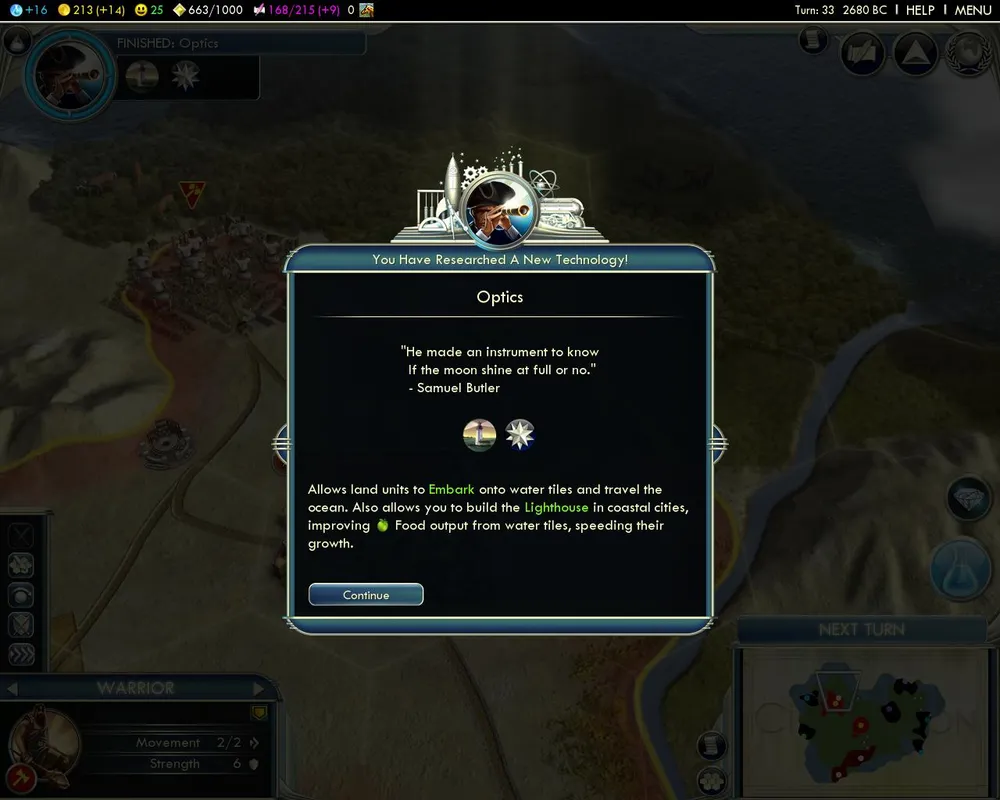Open the science flask notification
Screen dimensions: 1000x800
click(x=960, y=570)
